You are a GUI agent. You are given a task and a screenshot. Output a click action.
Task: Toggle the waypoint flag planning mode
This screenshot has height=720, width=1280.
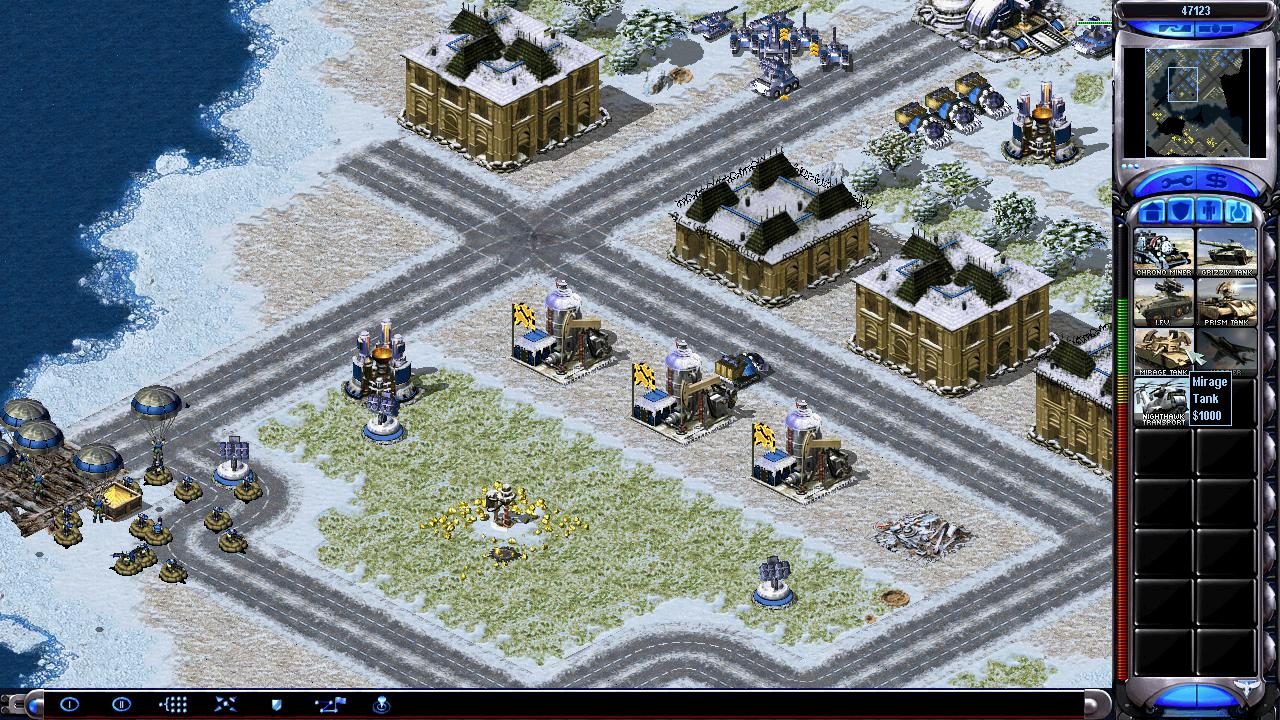(x=329, y=705)
